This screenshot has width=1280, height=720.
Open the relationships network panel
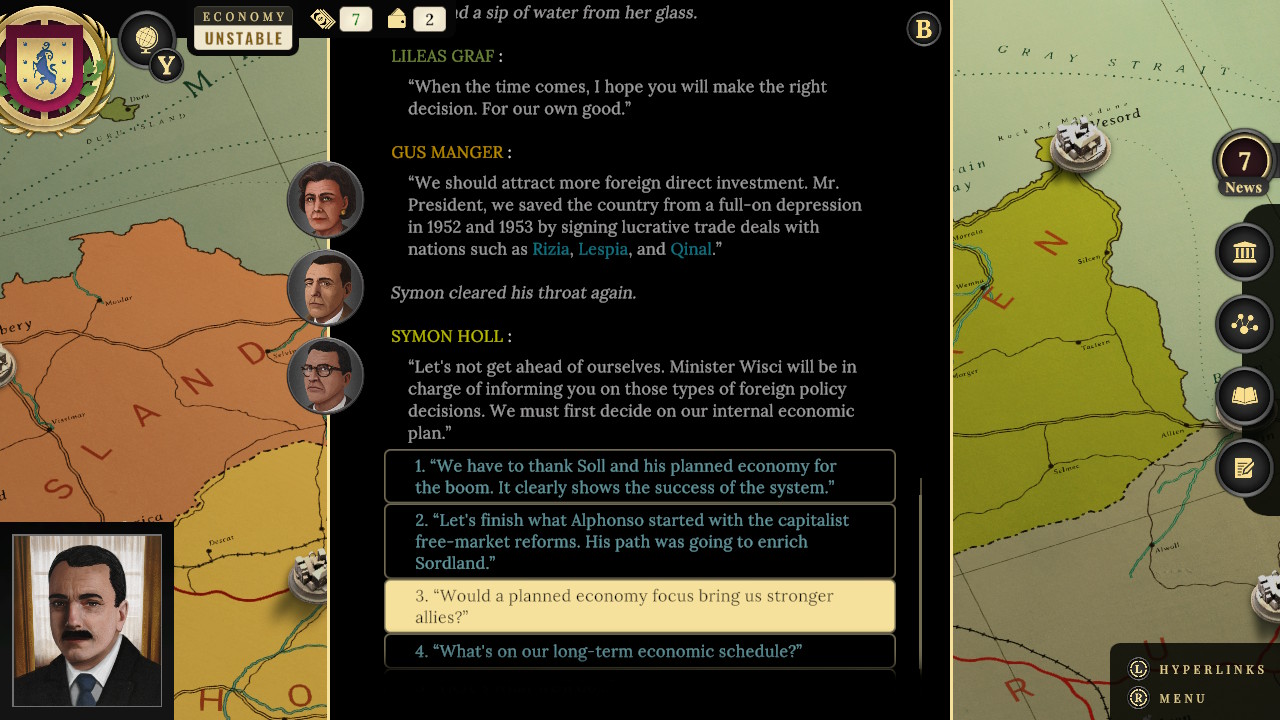(x=1244, y=324)
